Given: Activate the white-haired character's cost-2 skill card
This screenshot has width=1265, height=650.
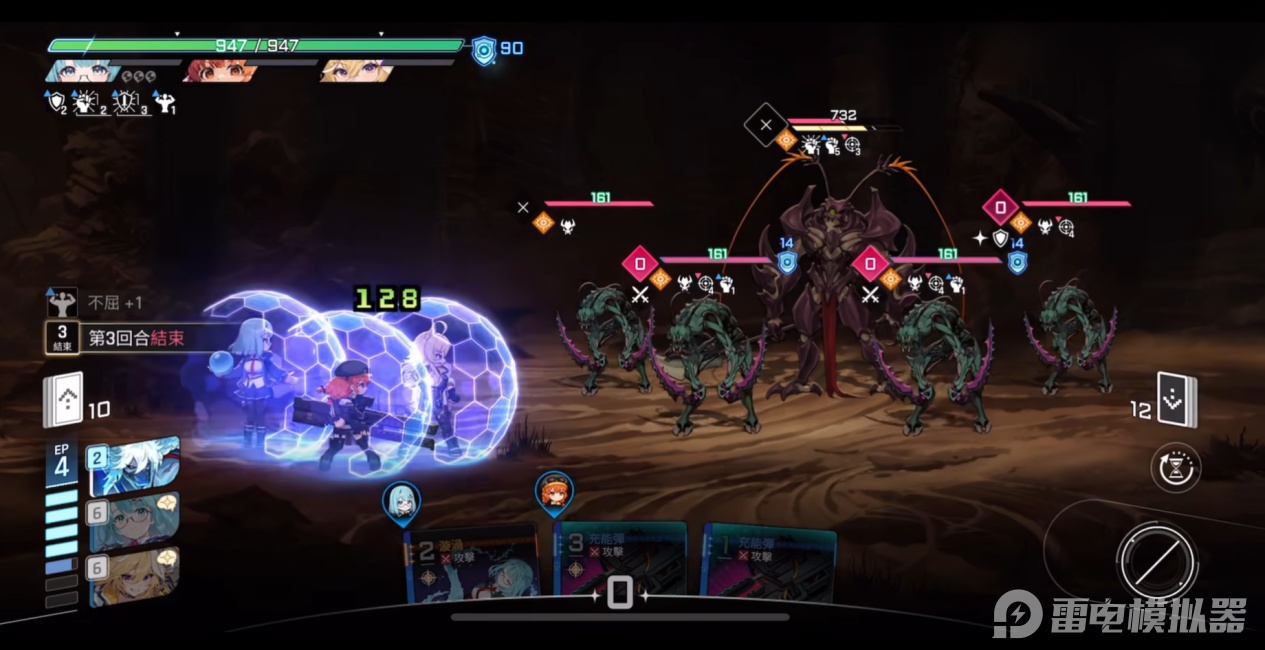Looking at the screenshot, I should (135, 466).
